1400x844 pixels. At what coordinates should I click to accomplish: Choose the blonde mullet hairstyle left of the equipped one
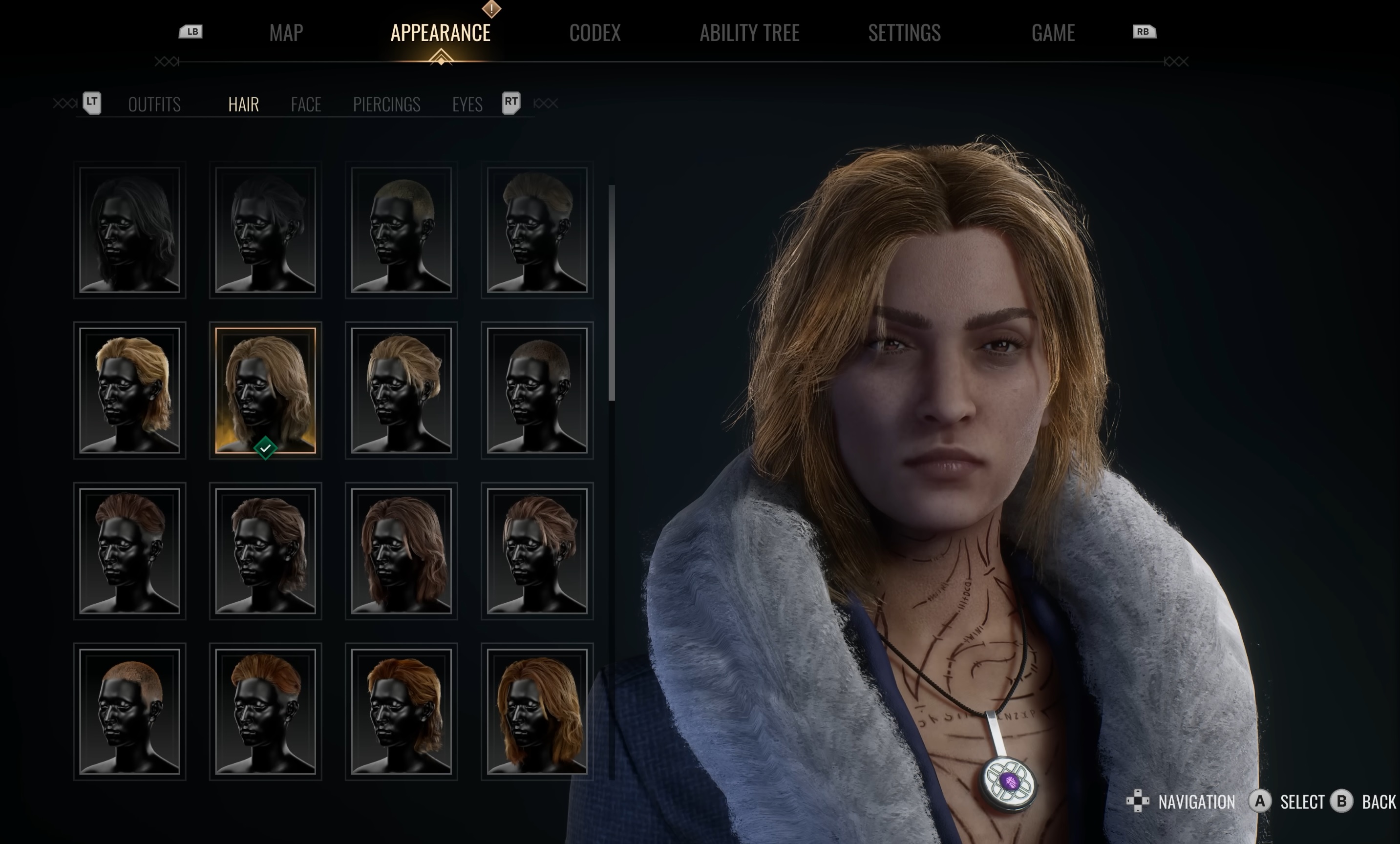pyautogui.click(x=129, y=391)
